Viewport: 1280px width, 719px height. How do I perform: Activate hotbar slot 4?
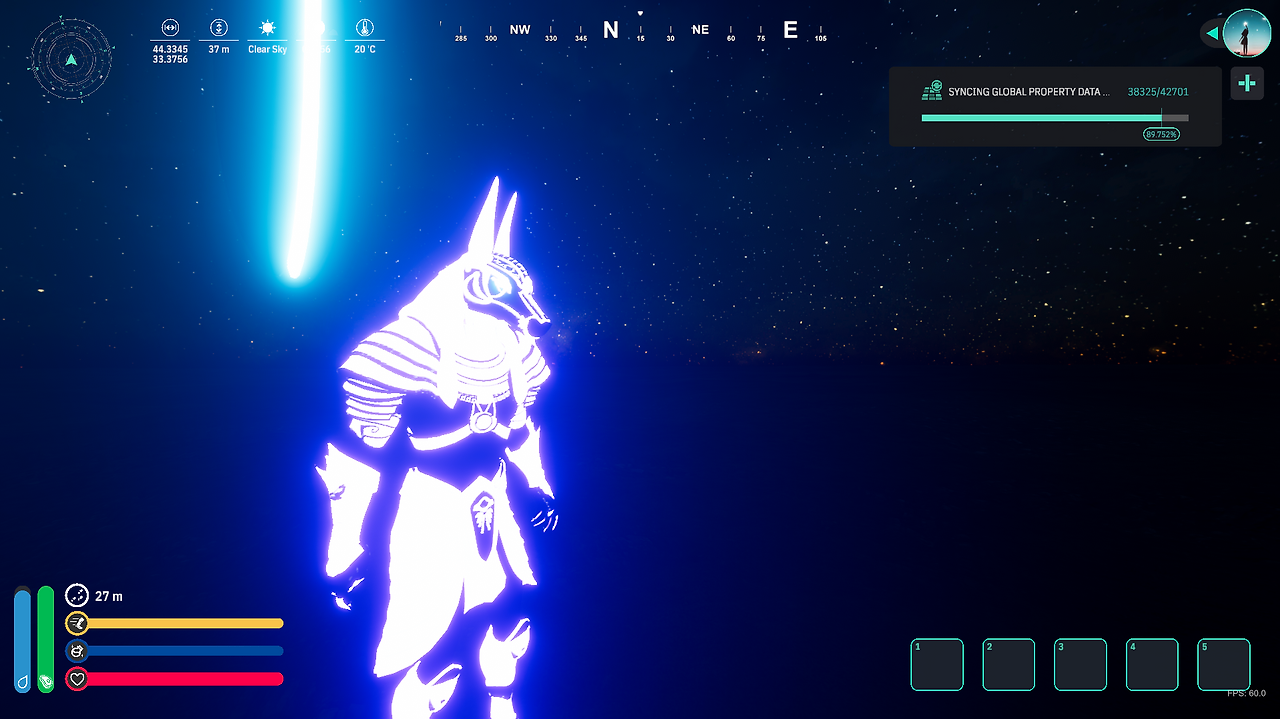click(1152, 665)
